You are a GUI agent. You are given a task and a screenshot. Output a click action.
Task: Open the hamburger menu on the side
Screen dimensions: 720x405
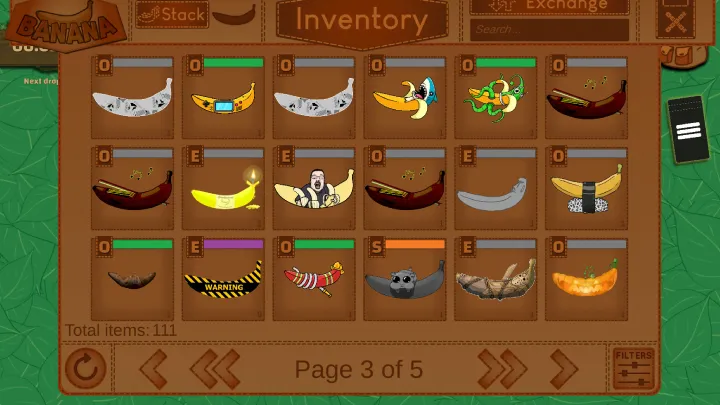point(688,129)
